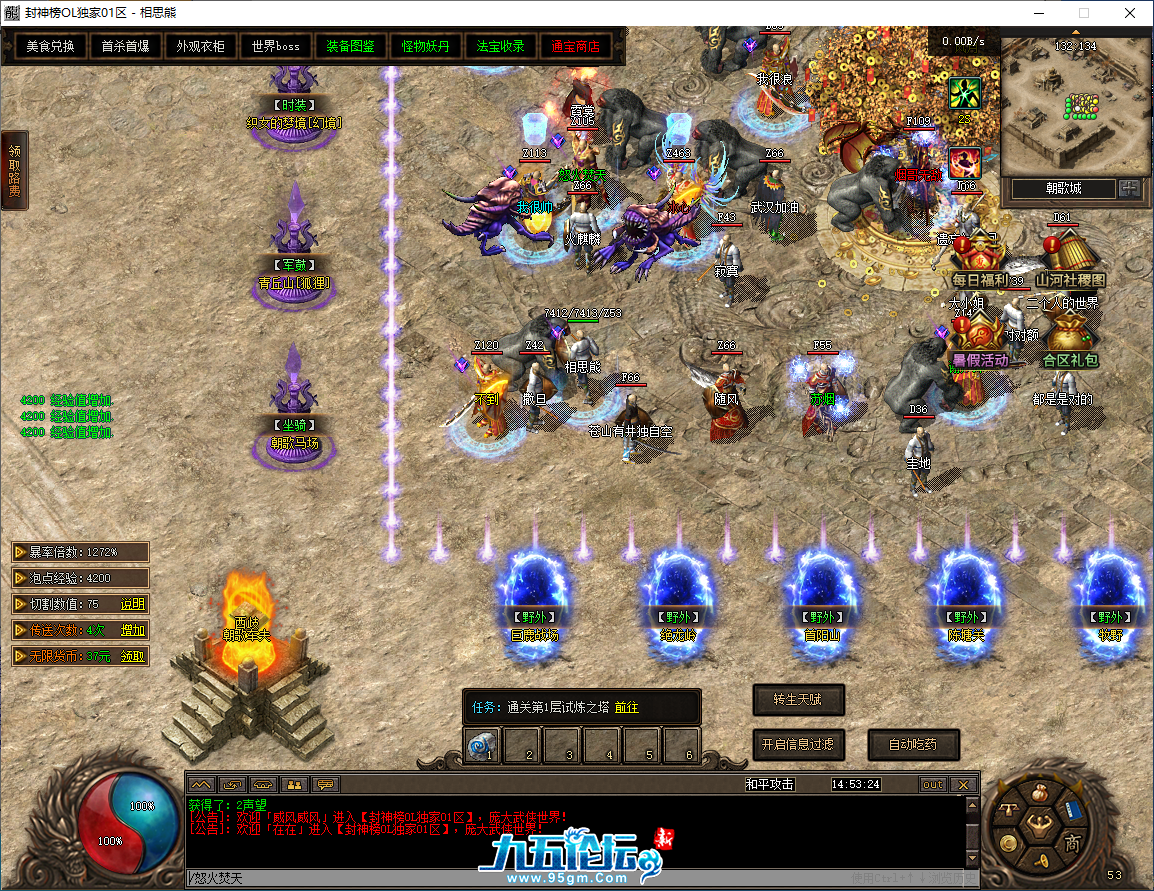
Task: Open the 山河社稷图 scroll icon
Action: tap(1070, 260)
